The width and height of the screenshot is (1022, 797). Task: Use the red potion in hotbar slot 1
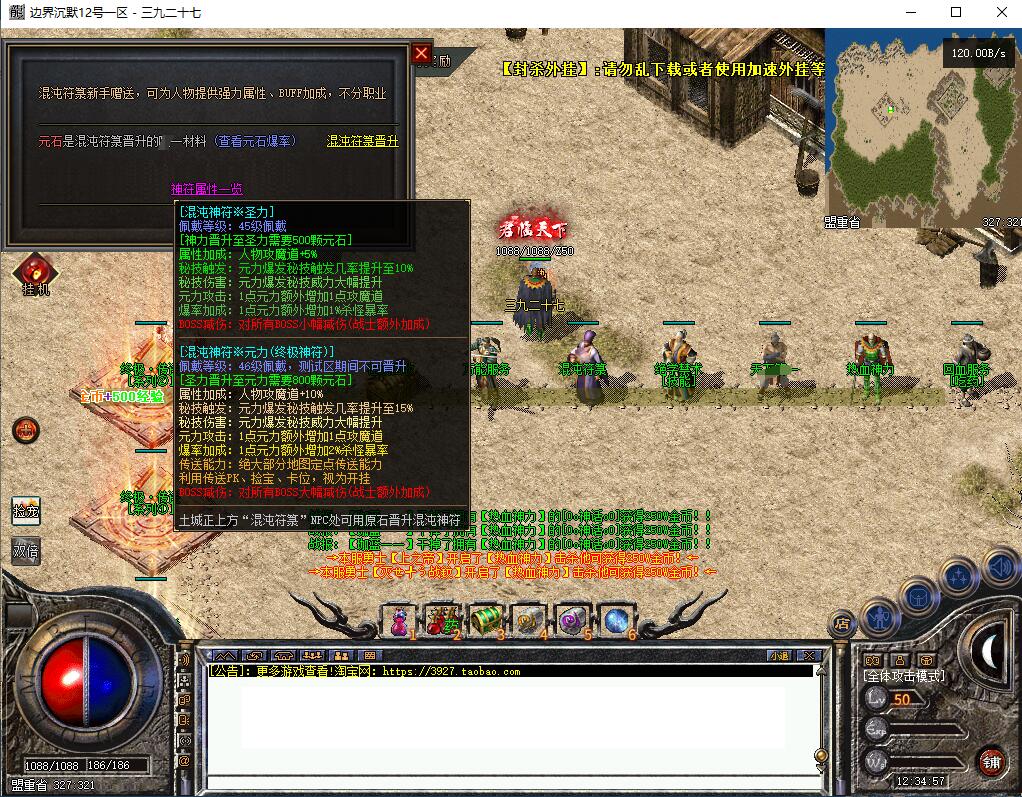coord(399,620)
